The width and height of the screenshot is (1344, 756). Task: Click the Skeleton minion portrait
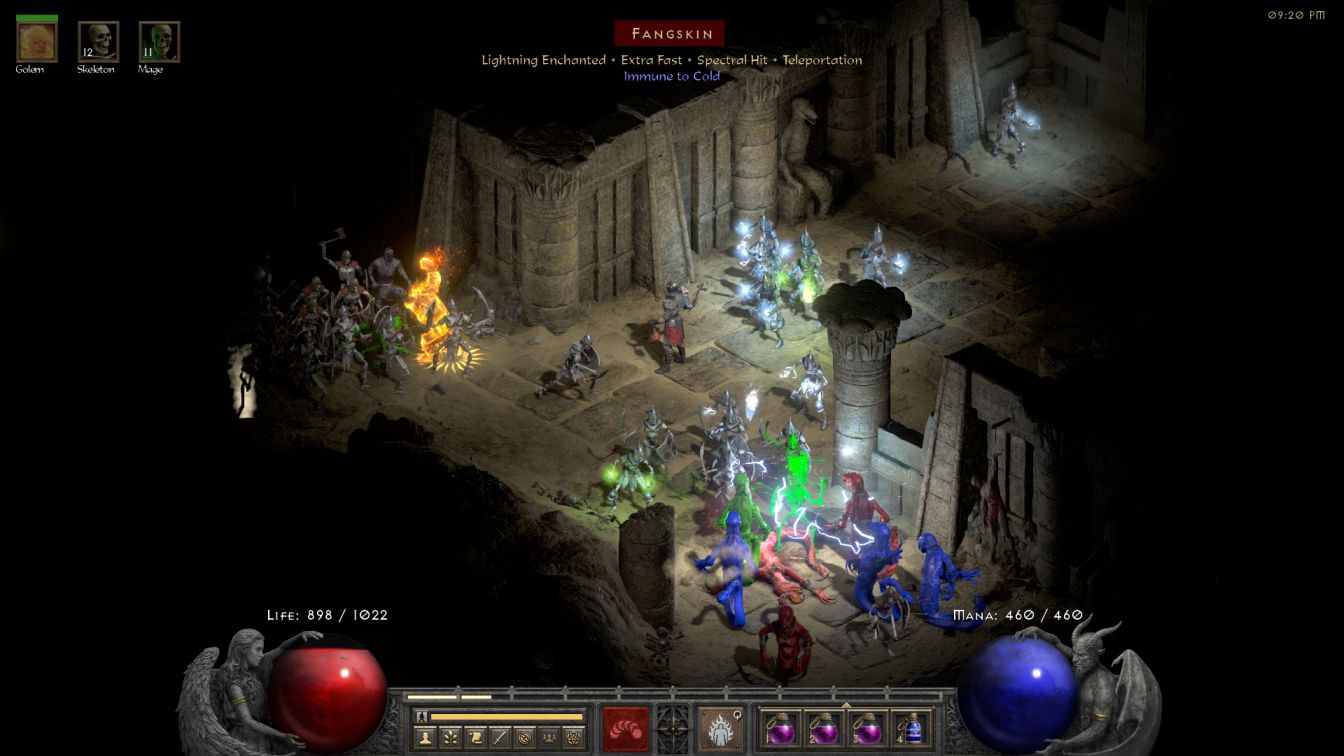(x=98, y=42)
